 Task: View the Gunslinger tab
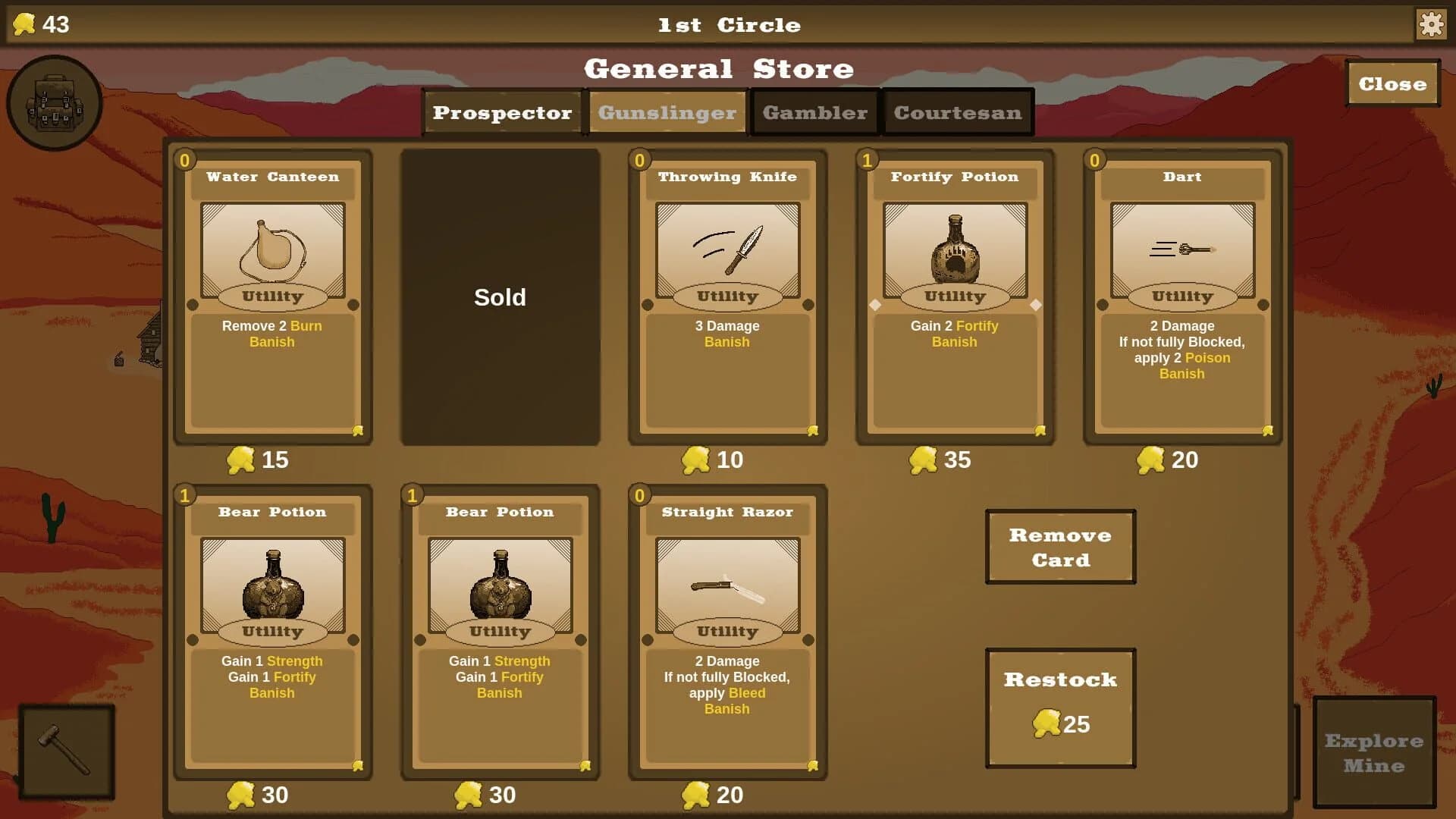[x=667, y=112]
